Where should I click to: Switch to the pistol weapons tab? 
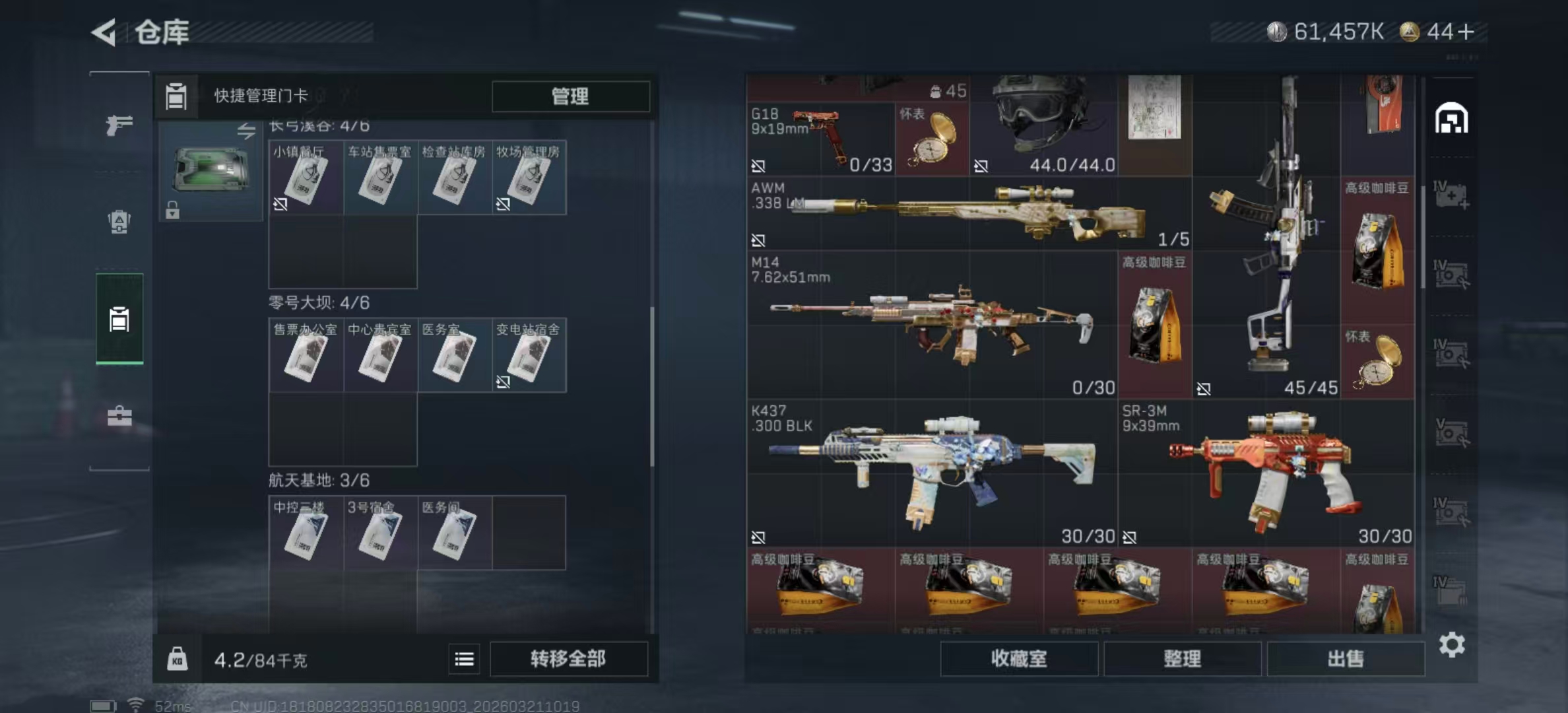click(x=119, y=124)
